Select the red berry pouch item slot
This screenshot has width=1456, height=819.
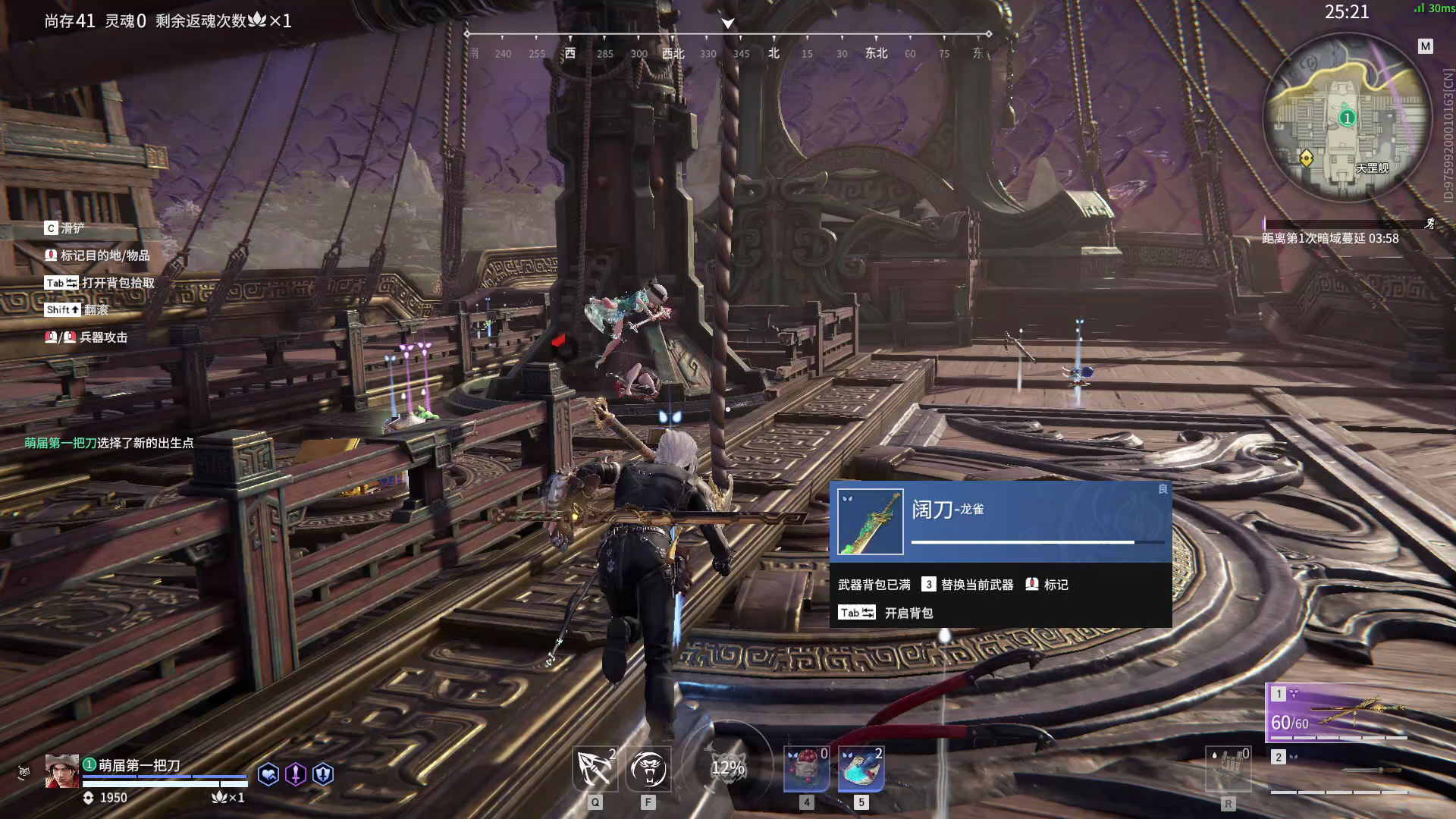pos(806,768)
